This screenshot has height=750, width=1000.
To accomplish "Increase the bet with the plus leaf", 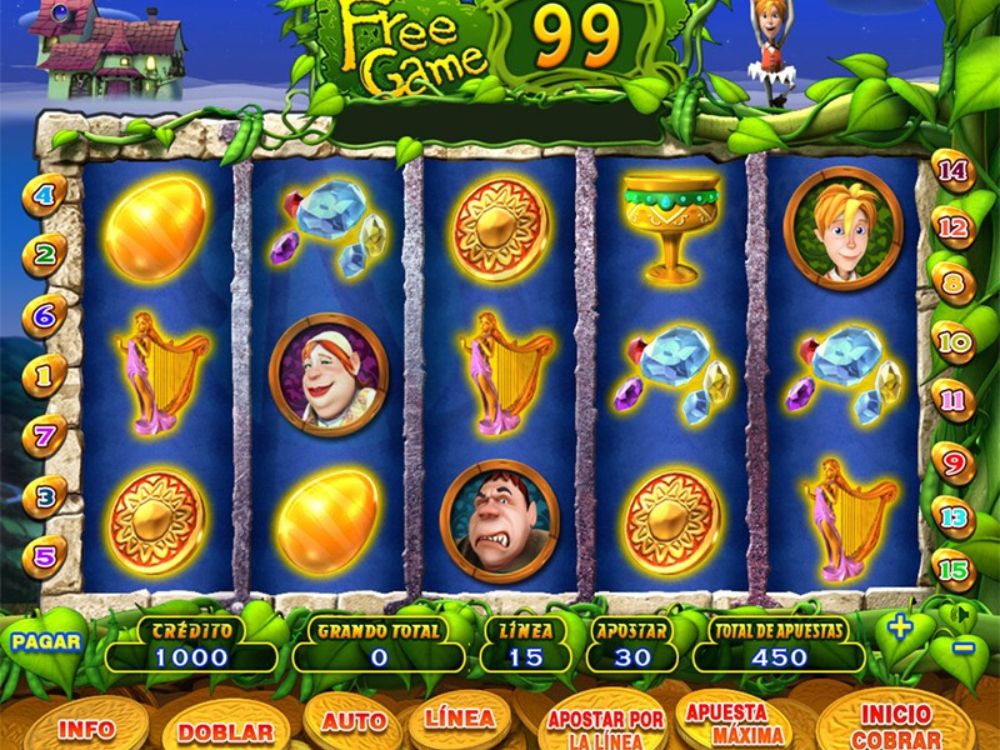I will pyautogui.click(x=900, y=628).
